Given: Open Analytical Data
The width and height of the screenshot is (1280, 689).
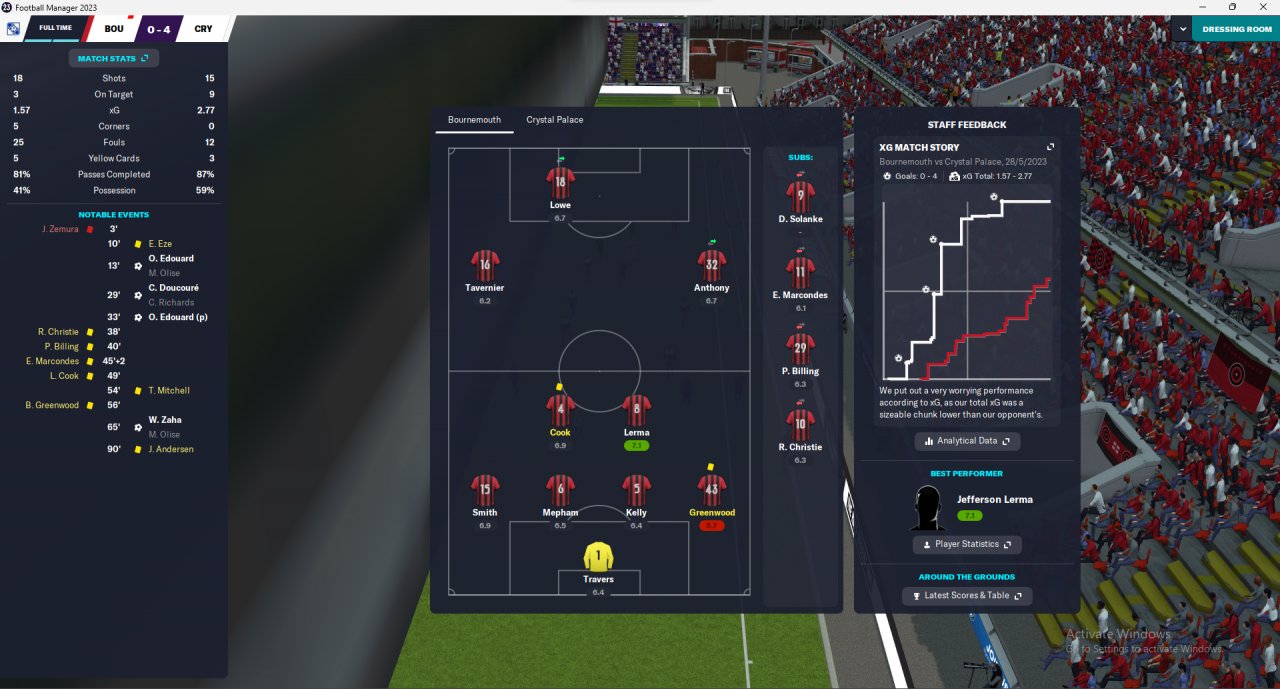Looking at the screenshot, I should tap(967, 441).
